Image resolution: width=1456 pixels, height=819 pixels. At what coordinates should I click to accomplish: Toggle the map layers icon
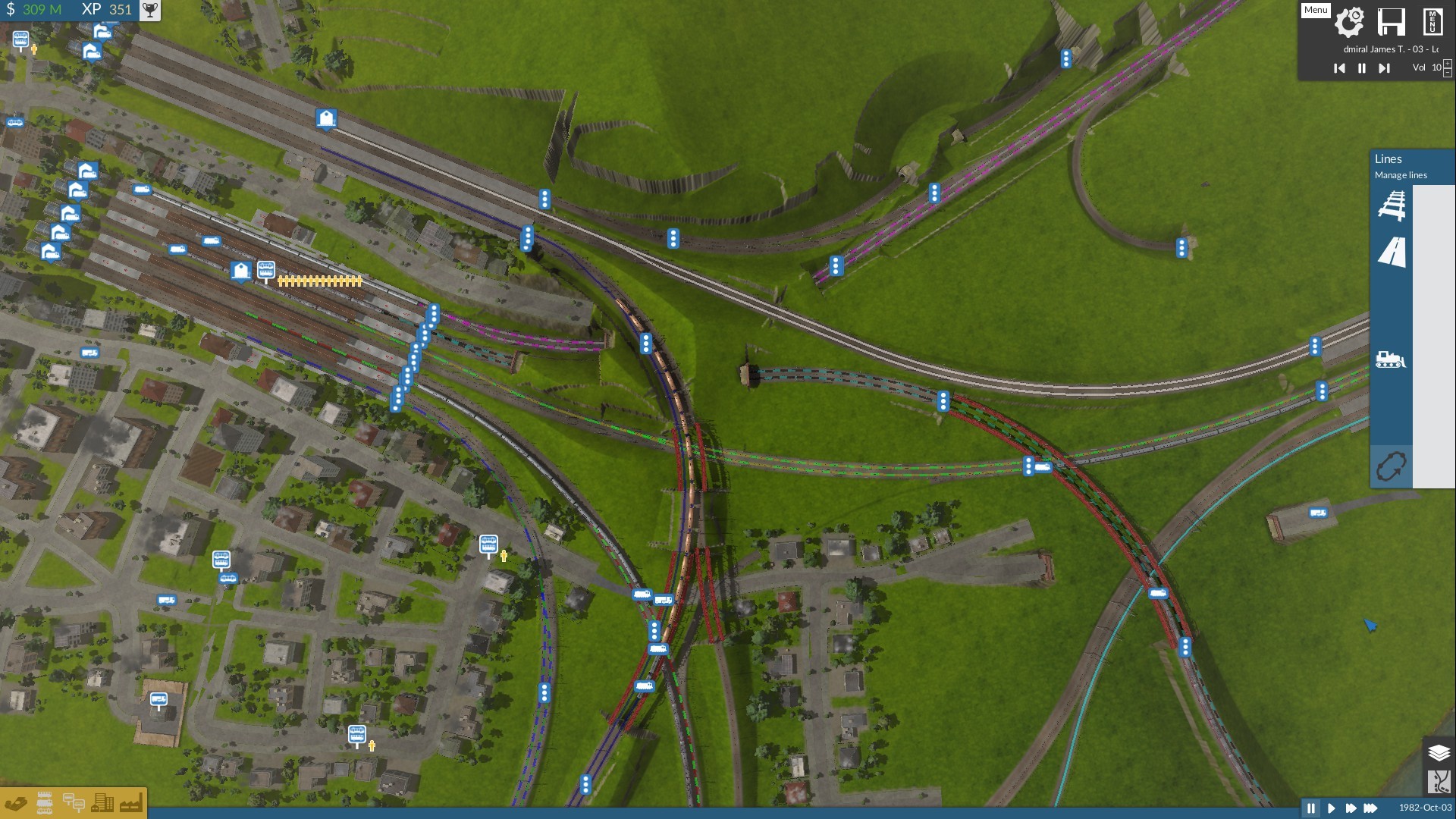pos(1439,752)
